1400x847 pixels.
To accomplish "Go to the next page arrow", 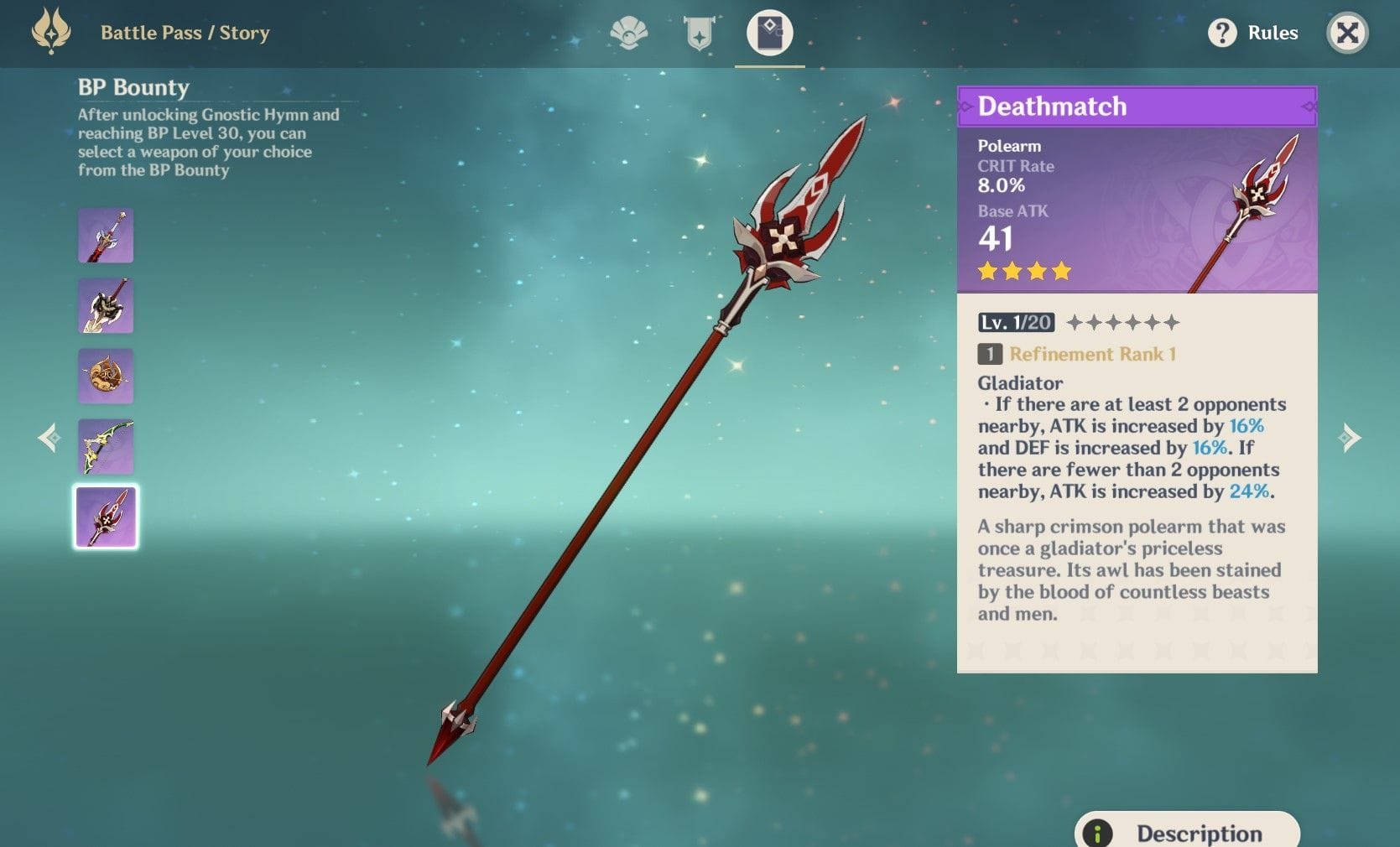I will click(x=1349, y=437).
